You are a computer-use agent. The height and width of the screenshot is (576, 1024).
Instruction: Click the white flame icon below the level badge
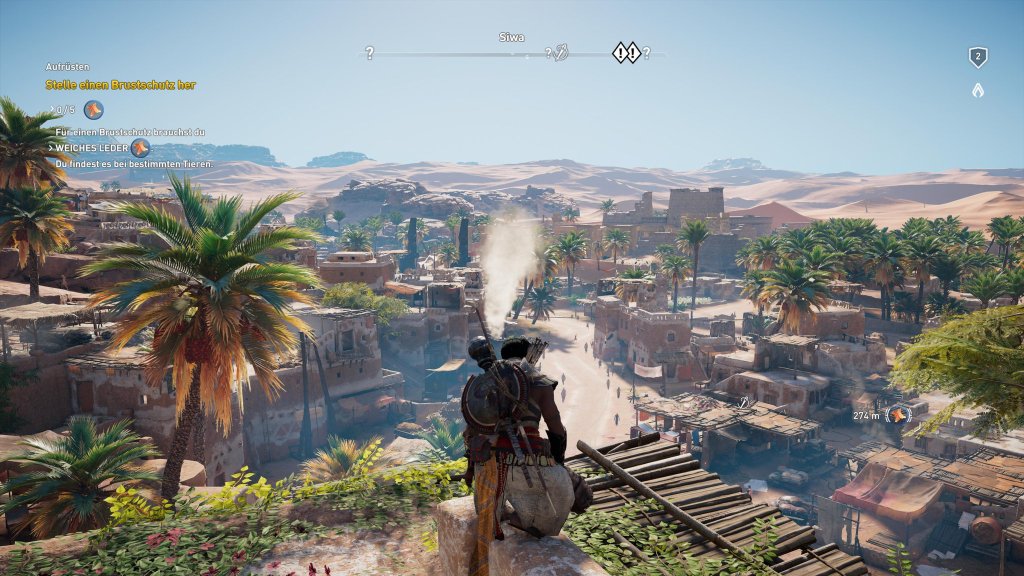pyautogui.click(x=977, y=90)
